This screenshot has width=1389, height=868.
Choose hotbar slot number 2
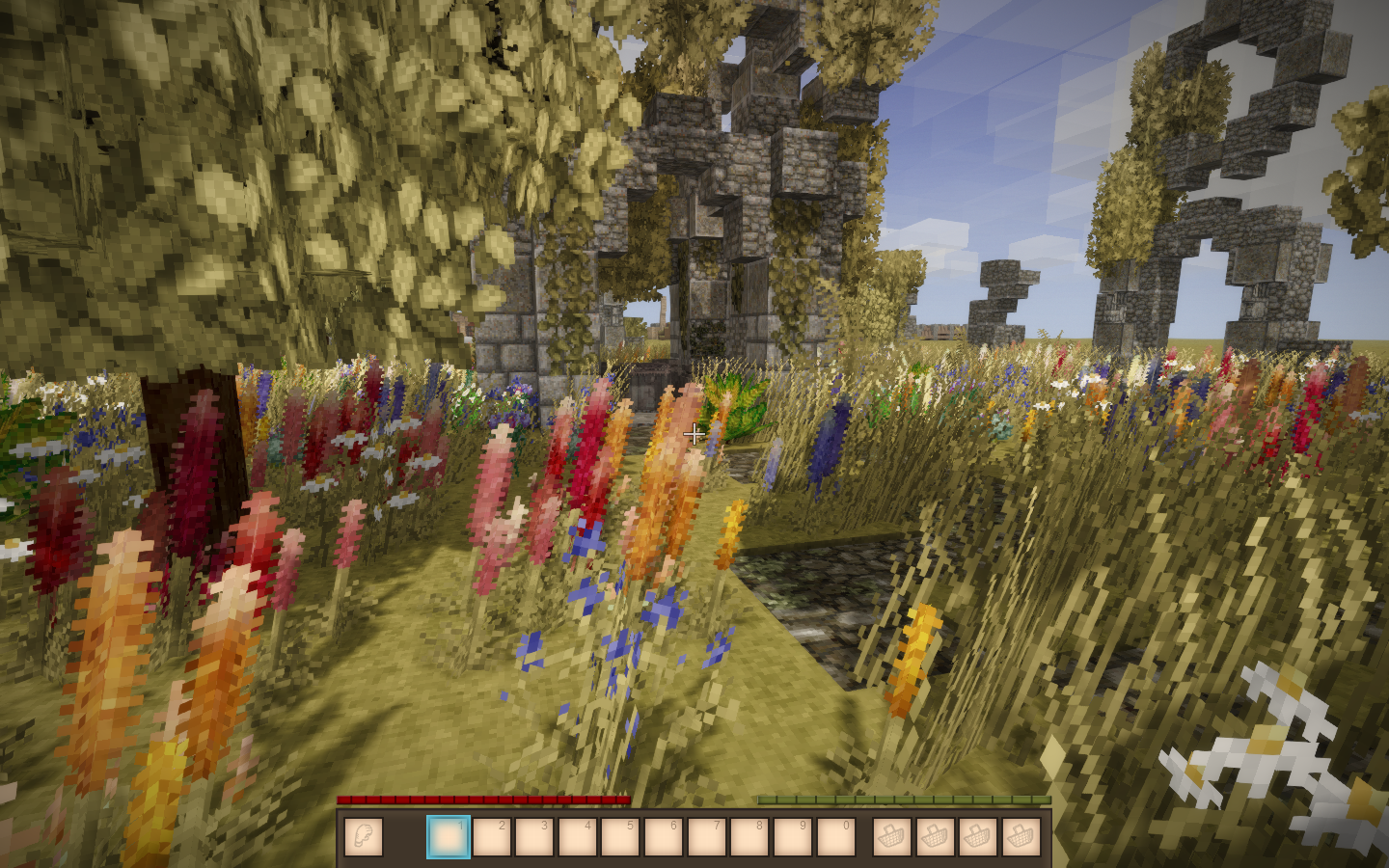[x=491, y=837]
